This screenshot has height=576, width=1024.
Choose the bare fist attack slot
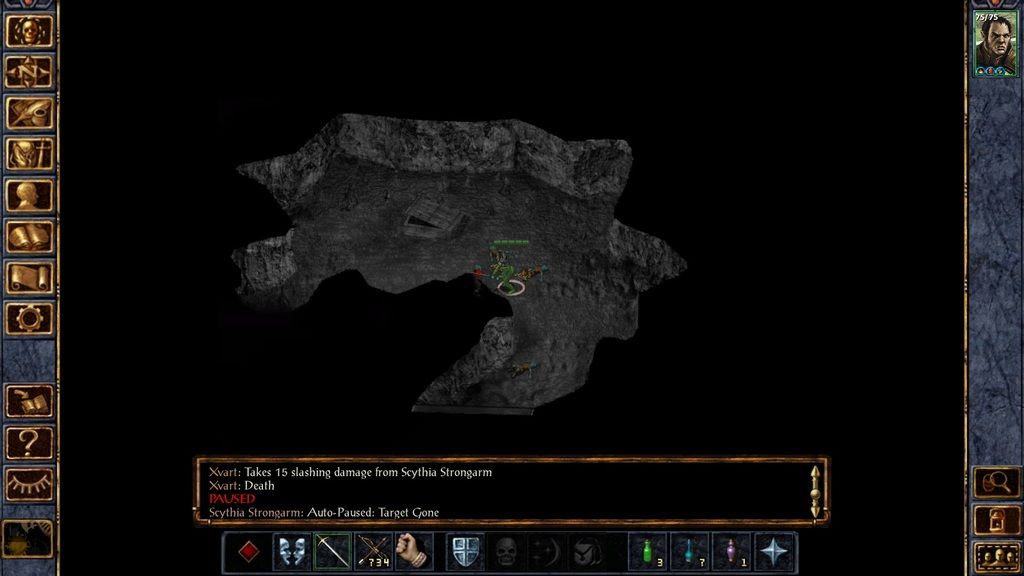[x=414, y=551]
